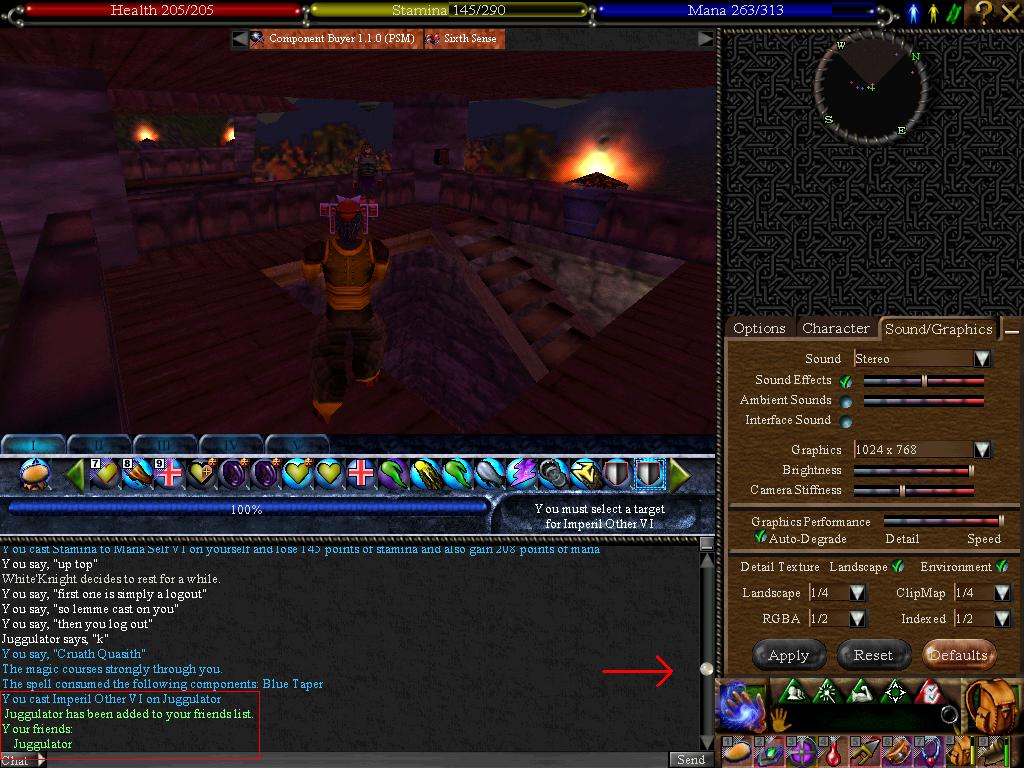This screenshot has width=1024, height=768.
Task: Send the chat message
Action: click(691, 760)
